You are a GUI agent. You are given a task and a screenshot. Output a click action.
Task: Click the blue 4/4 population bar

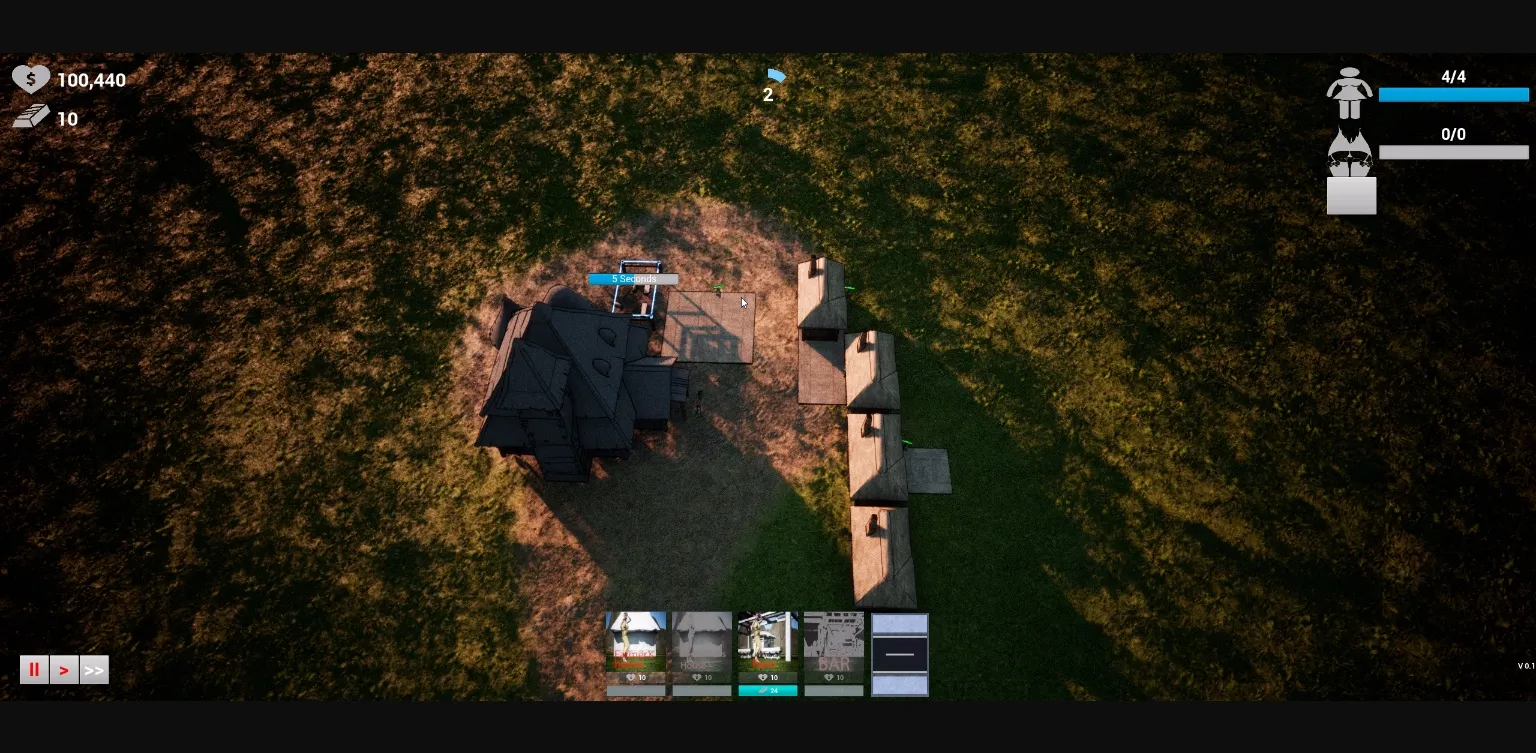click(1453, 95)
